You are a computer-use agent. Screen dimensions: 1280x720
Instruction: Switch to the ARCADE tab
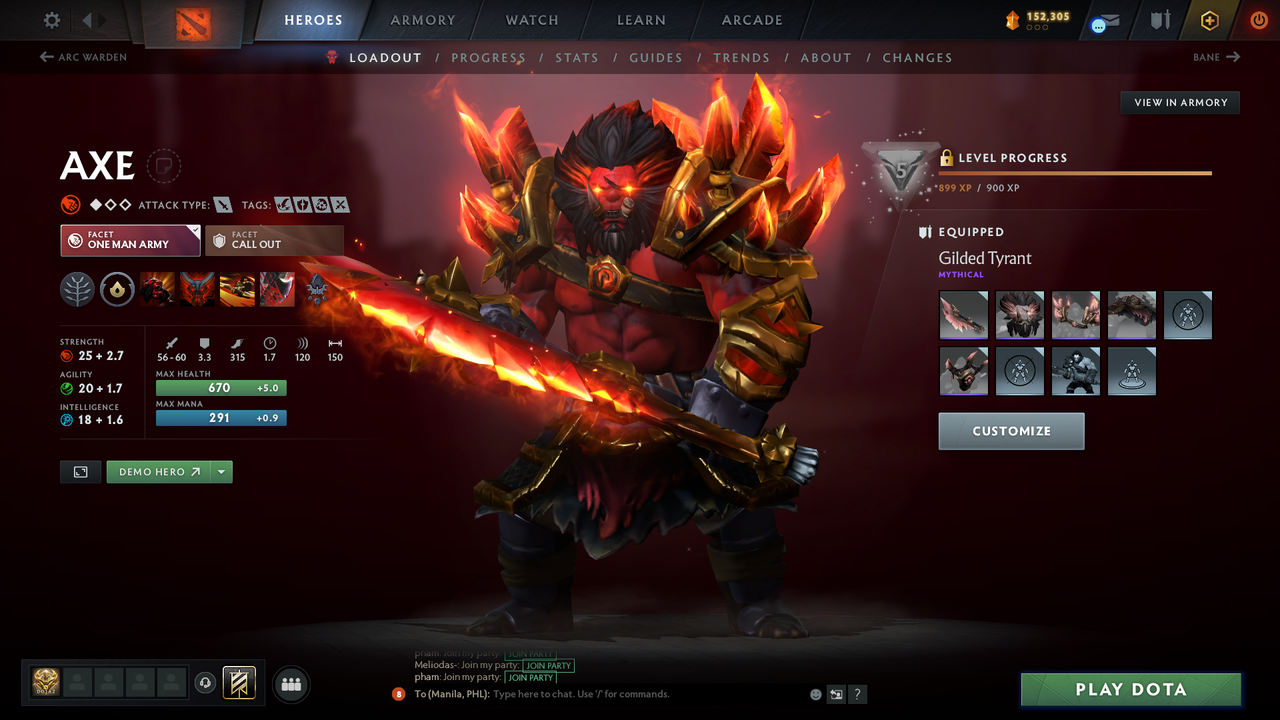751,20
